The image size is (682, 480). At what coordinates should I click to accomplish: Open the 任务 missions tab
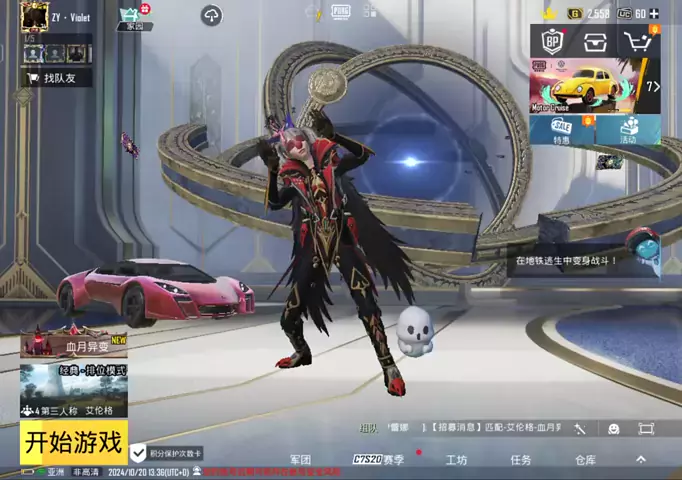521,460
